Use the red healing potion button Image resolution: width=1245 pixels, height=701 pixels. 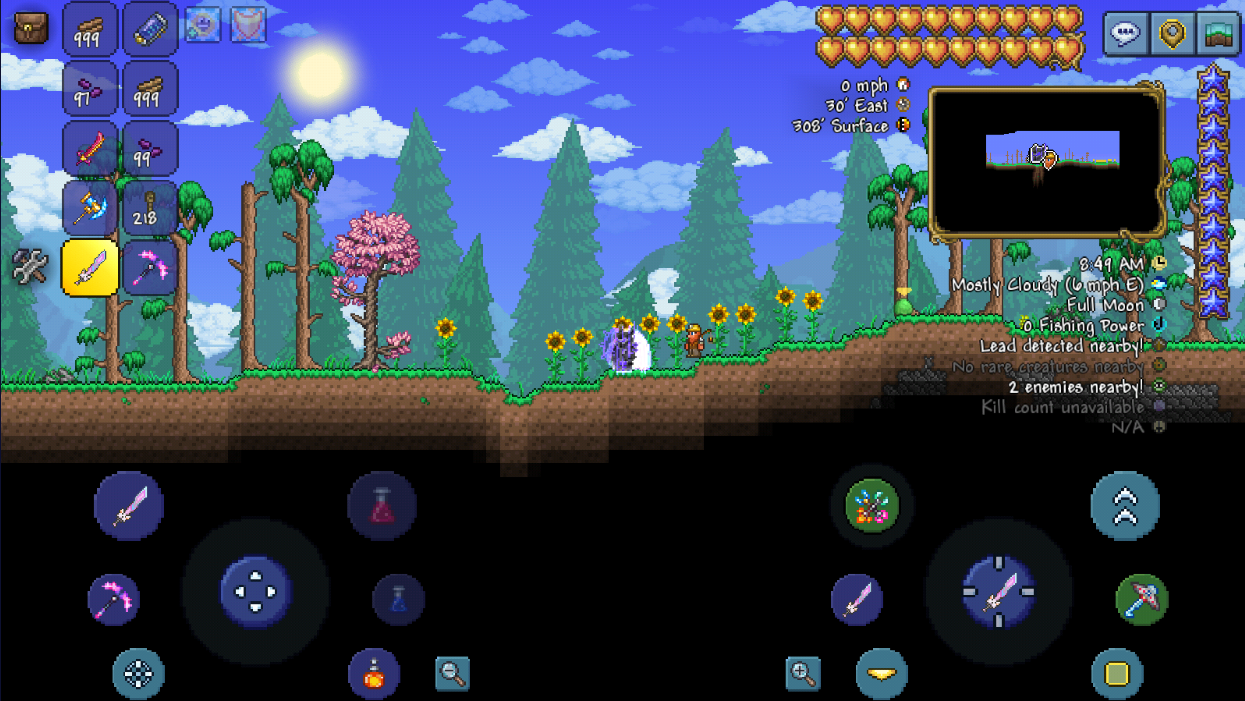click(x=382, y=506)
